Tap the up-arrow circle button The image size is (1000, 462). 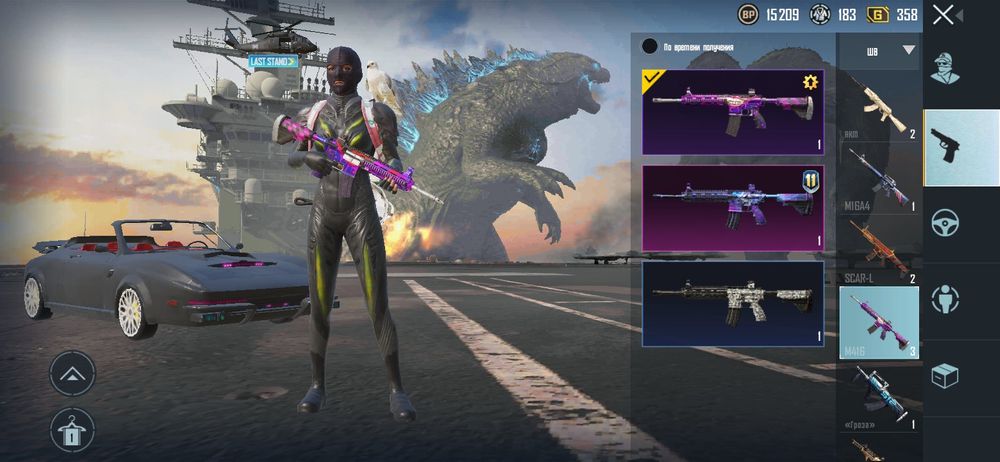point(72,373)
